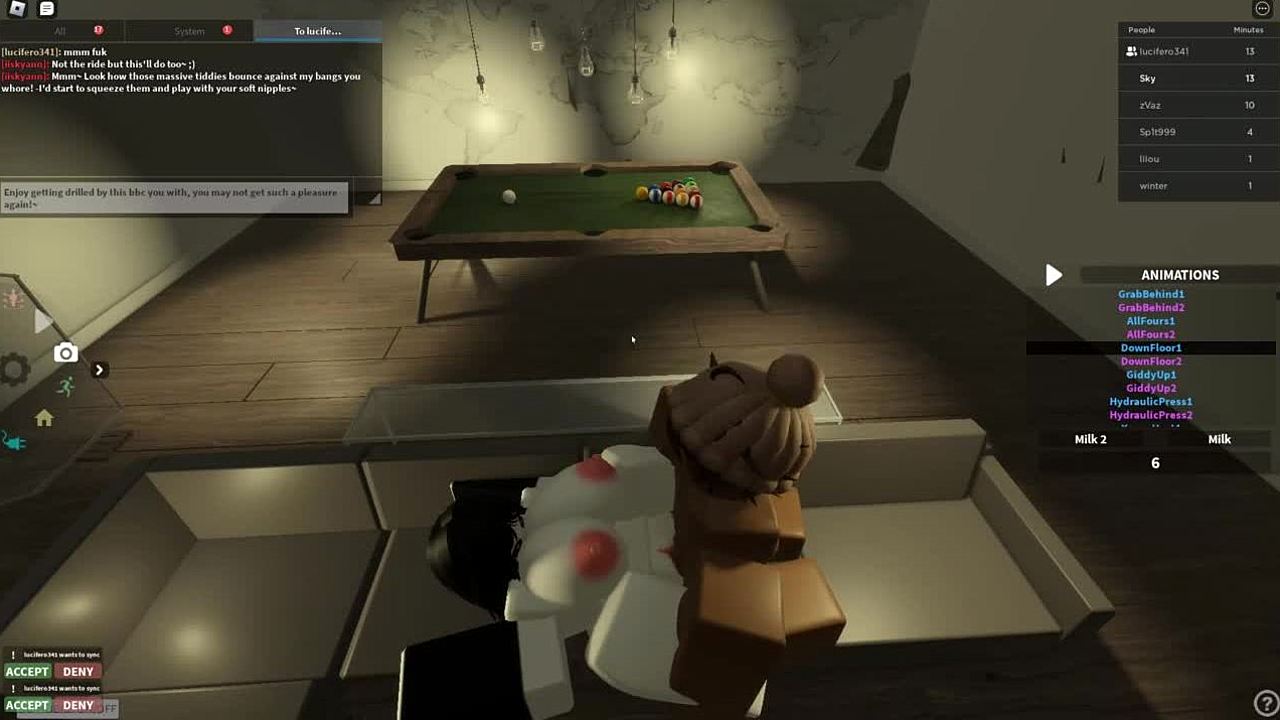Open the three-dot options menu
Viewport: 1280px width, 720px height.
tap(1262, 9)
